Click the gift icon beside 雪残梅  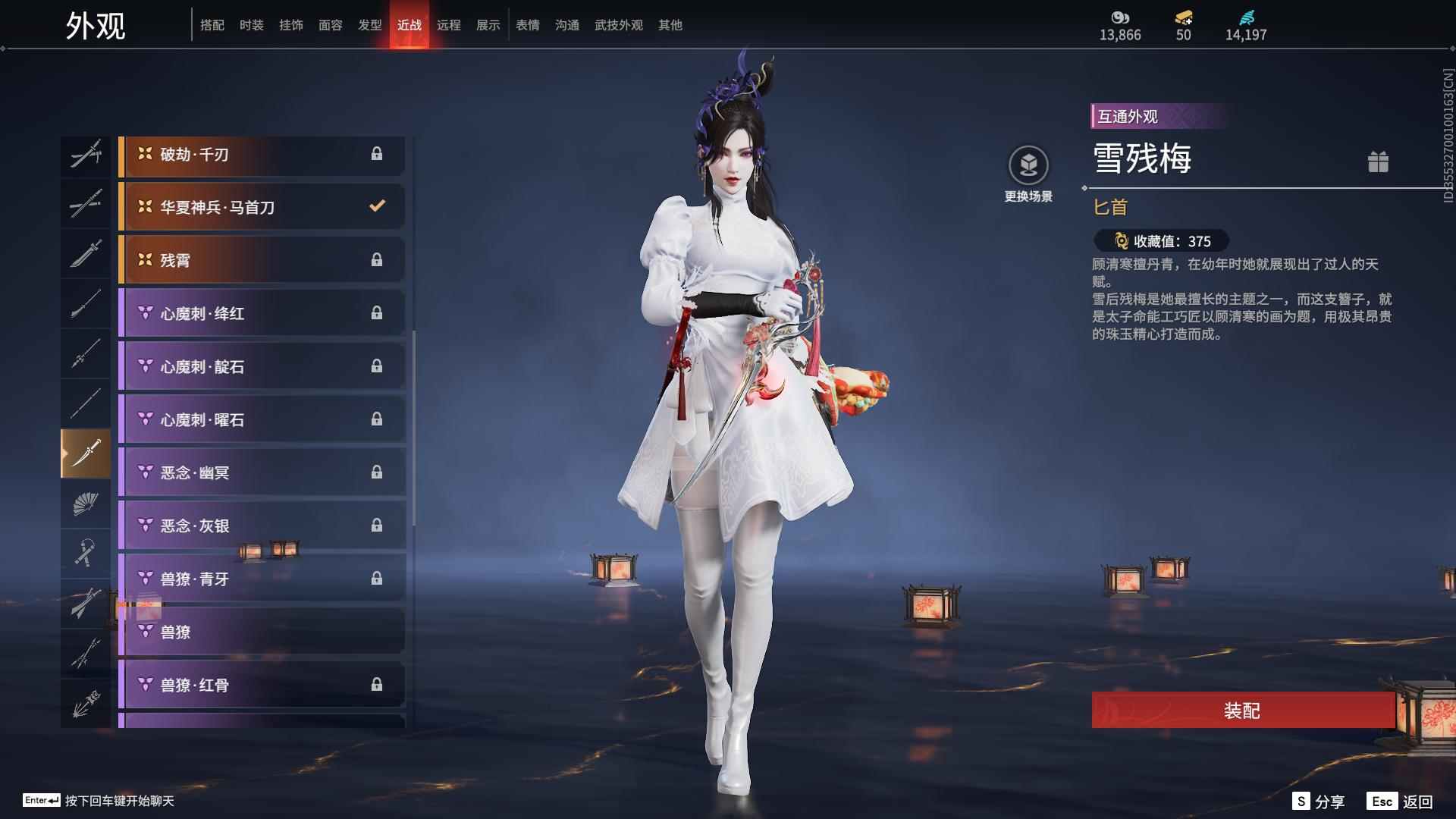click(x=1379, y=162)
